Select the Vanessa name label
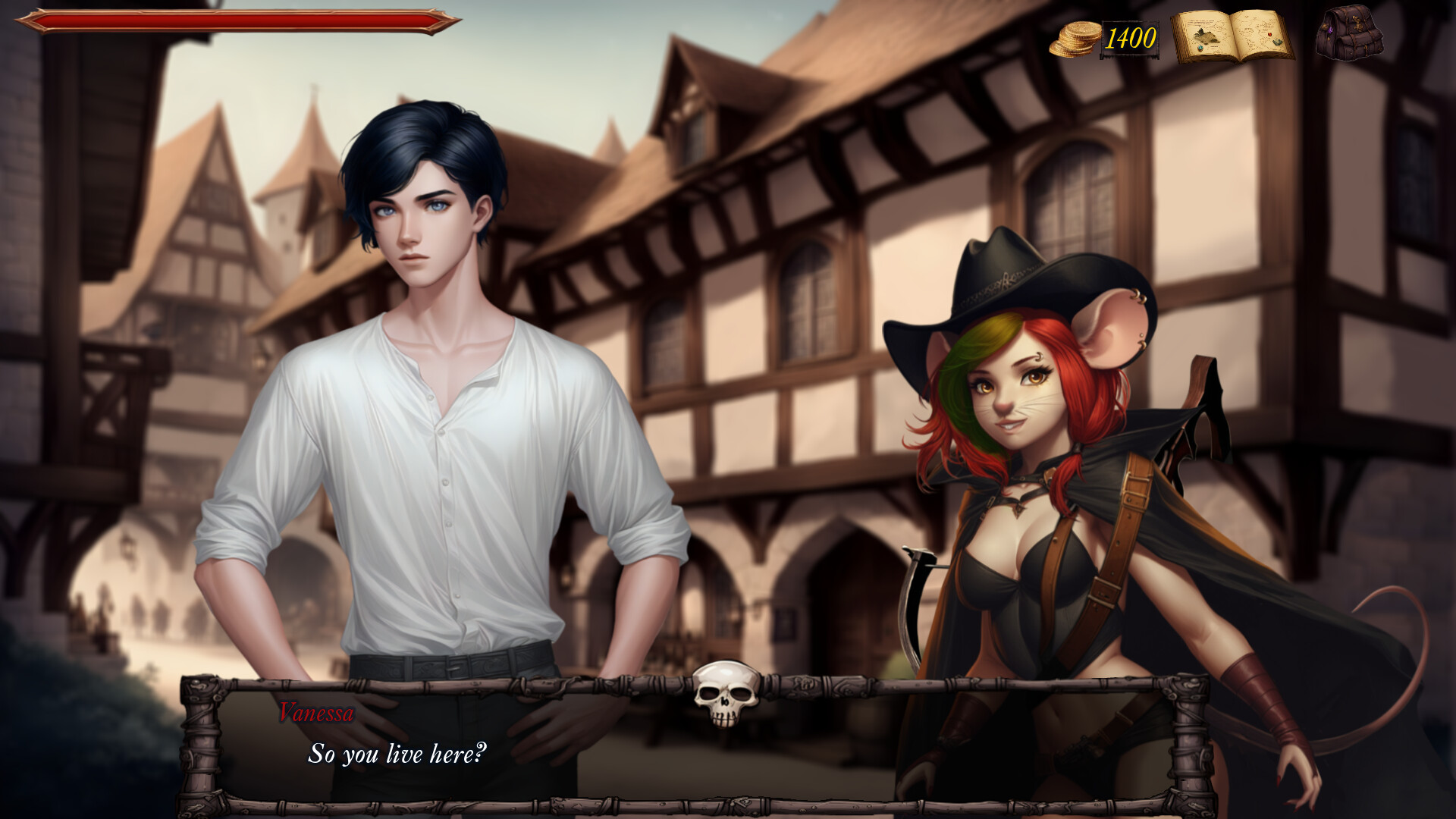 [x=316, y=714]
